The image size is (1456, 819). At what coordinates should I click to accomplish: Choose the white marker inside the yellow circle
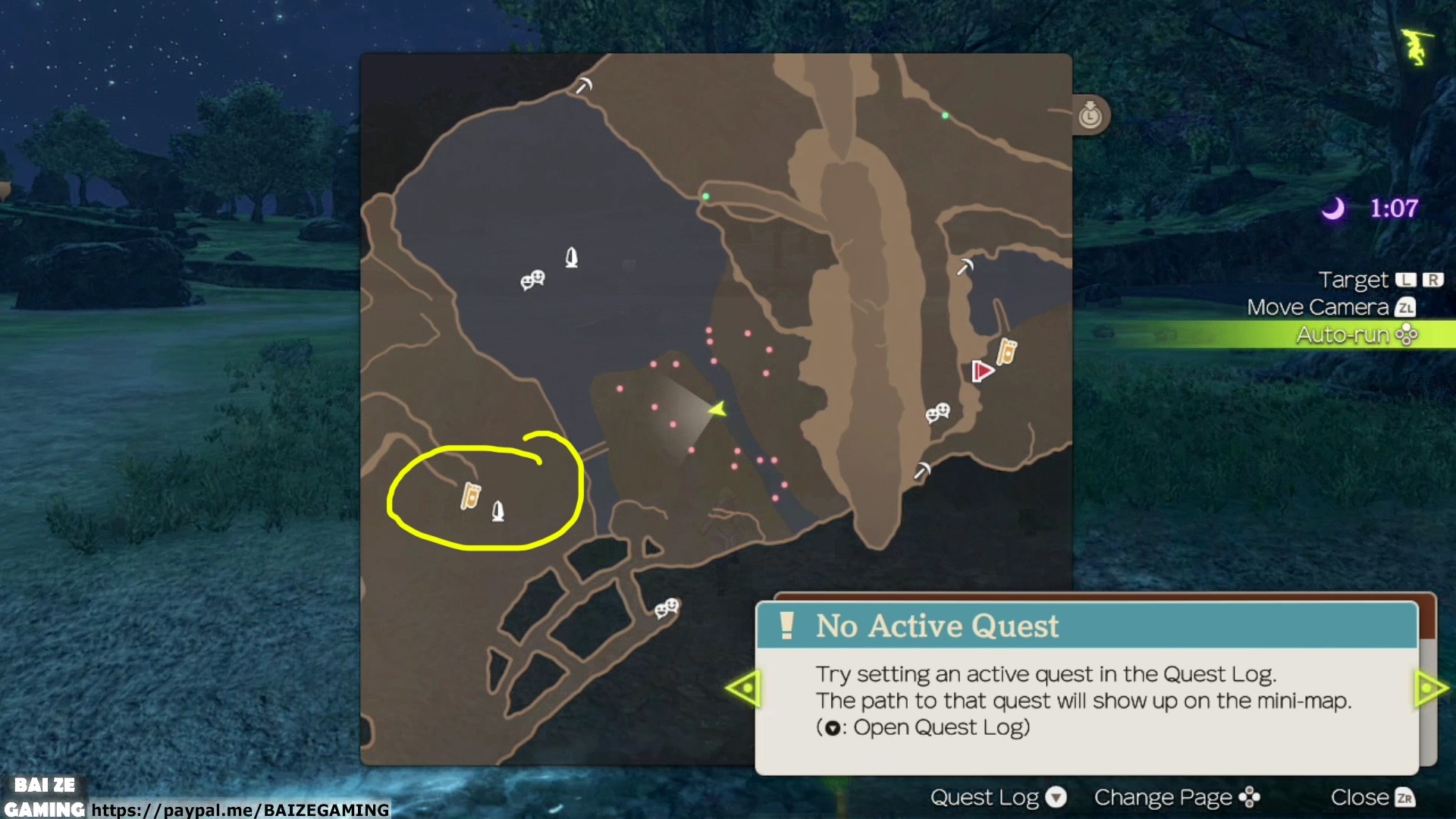[498, 511]
